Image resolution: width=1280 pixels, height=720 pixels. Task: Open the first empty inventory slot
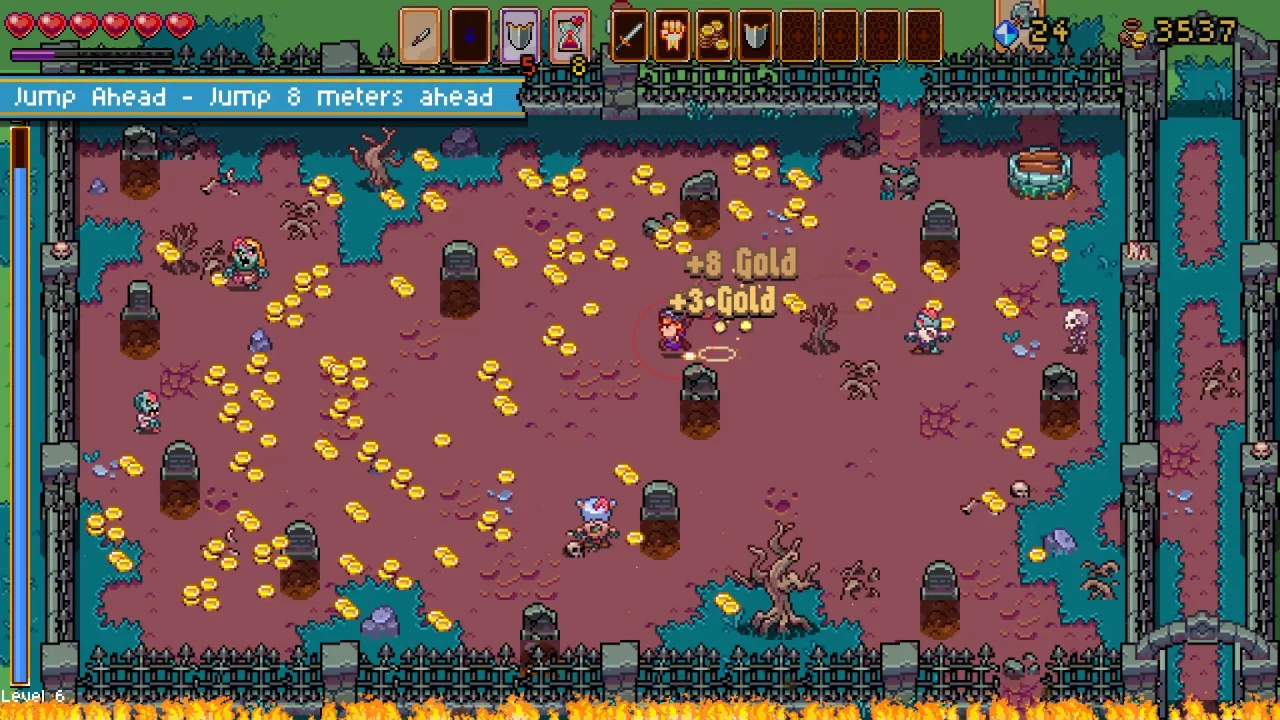tap(796, 36)
